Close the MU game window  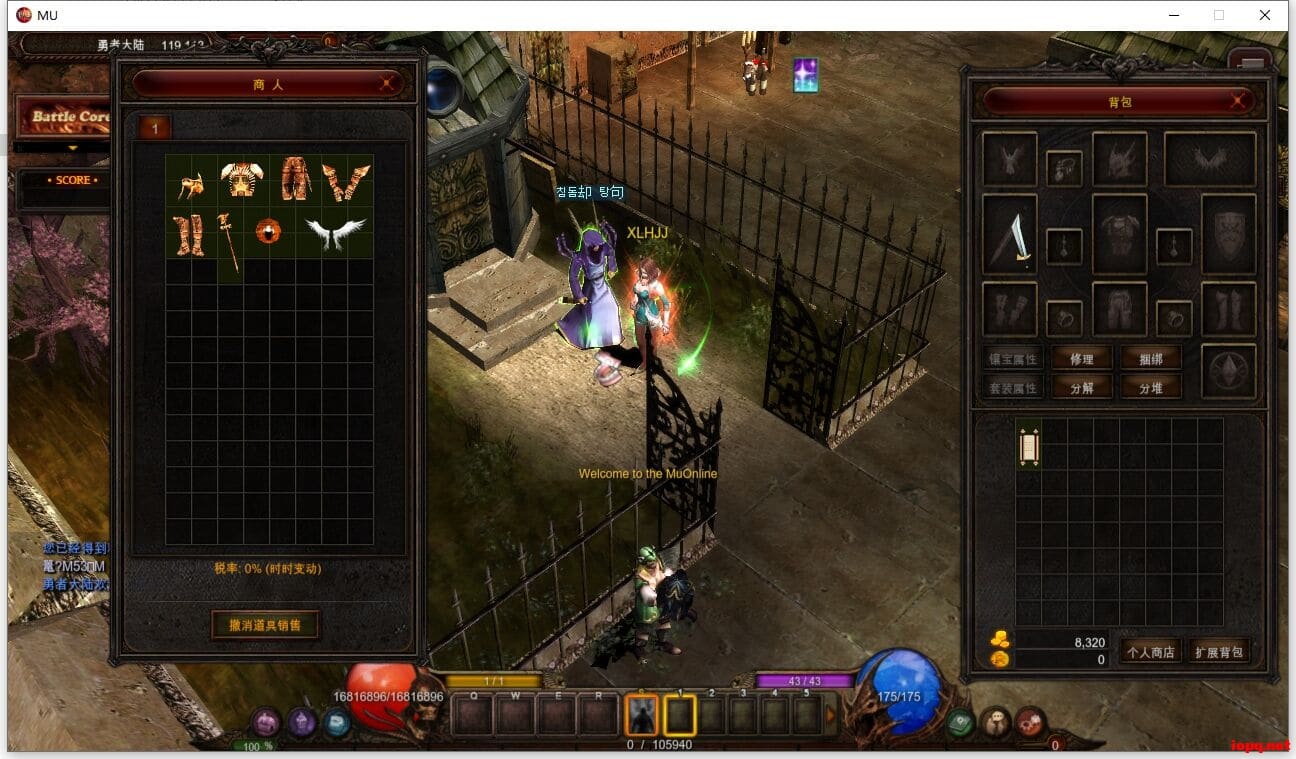(x=1265, y=15)
